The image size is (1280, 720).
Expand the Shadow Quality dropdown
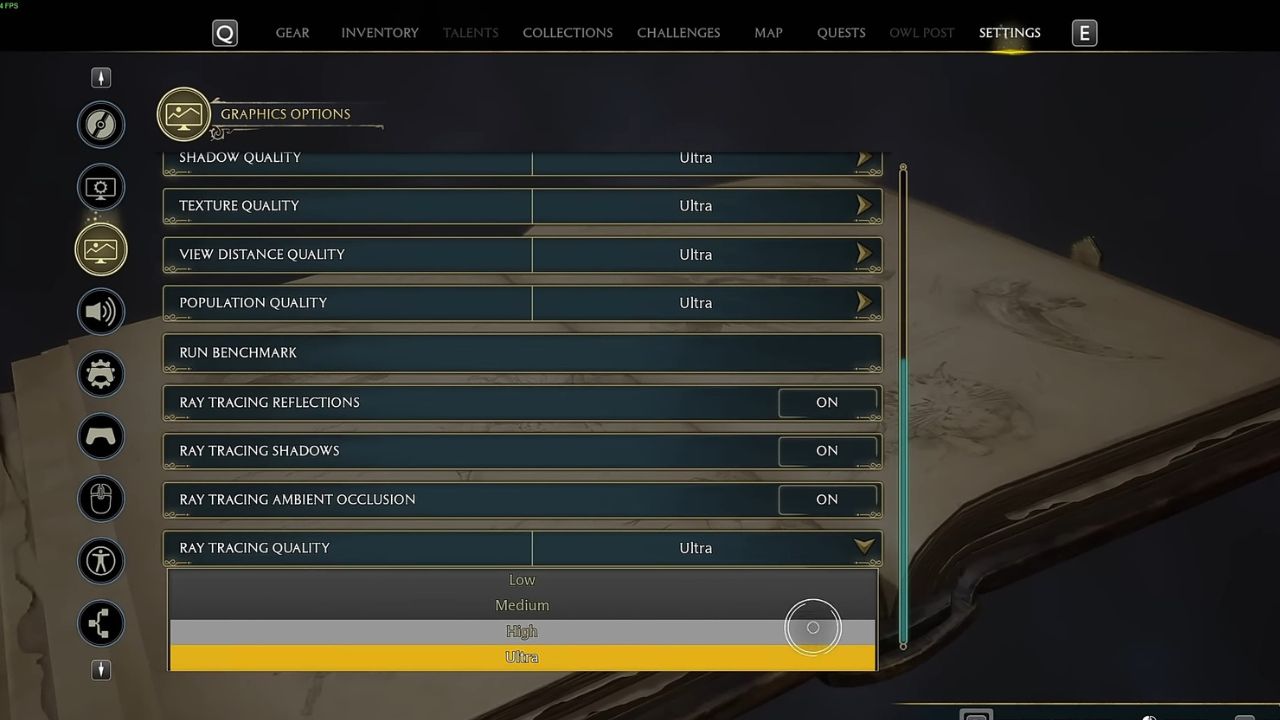click(x=863, y=157)
